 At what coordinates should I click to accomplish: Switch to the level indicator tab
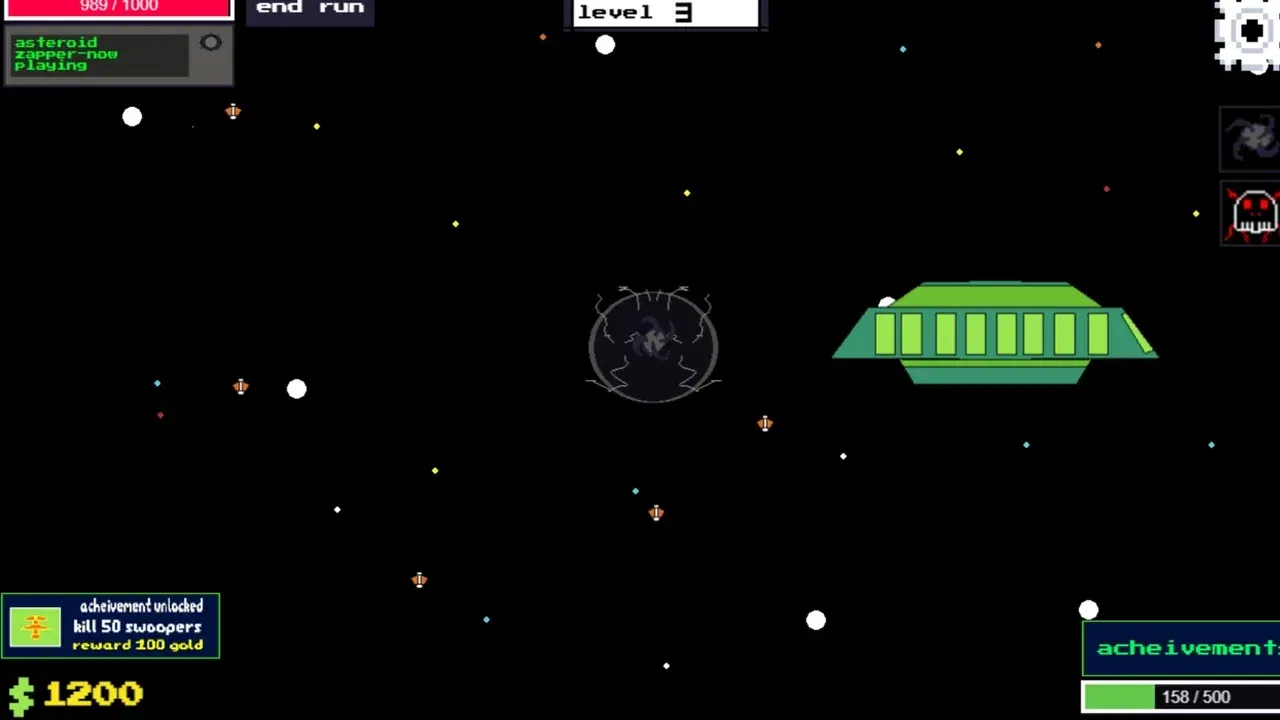click(664, 13)
